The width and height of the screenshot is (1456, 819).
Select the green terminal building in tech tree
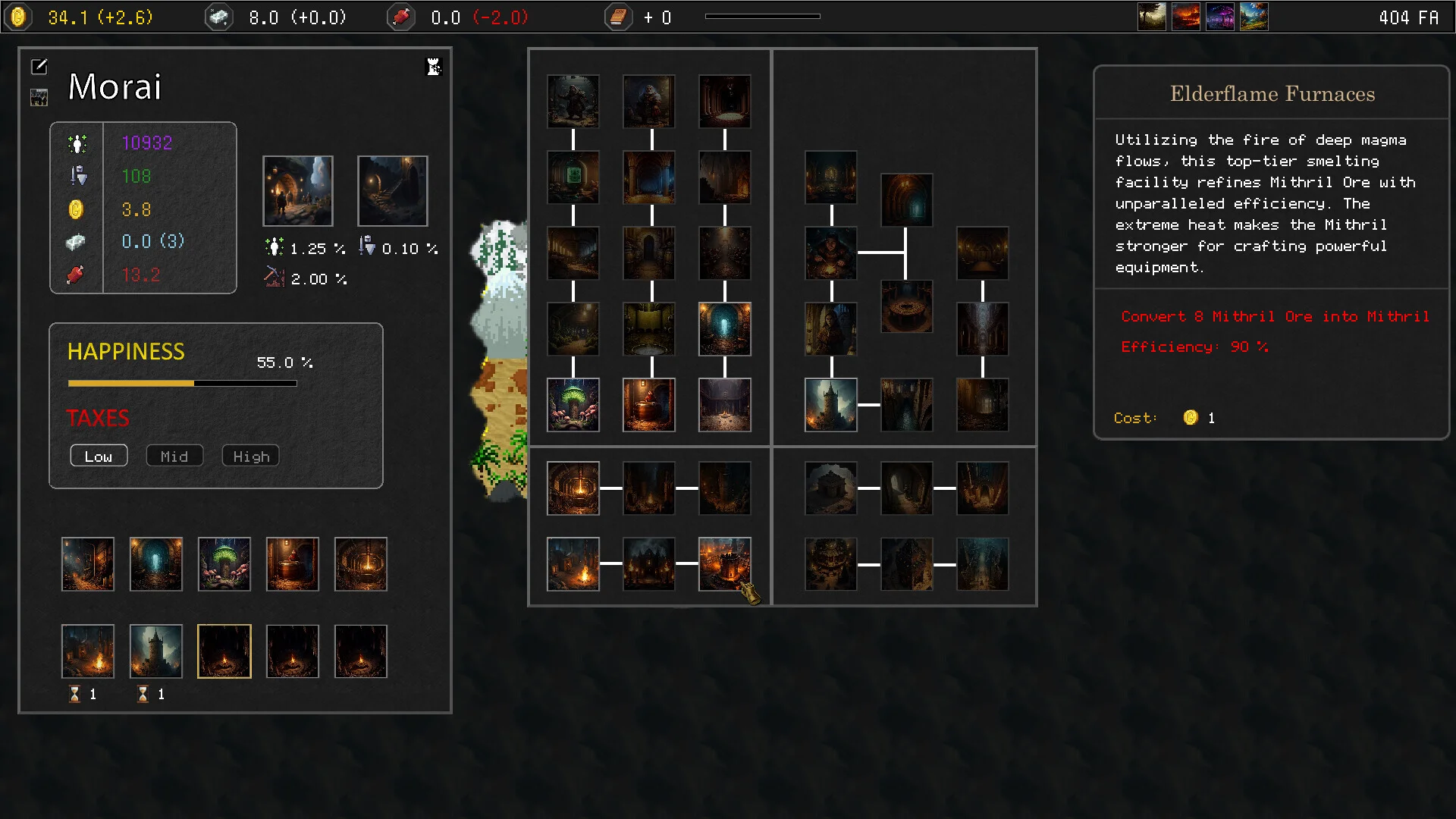tap(573, 177)
